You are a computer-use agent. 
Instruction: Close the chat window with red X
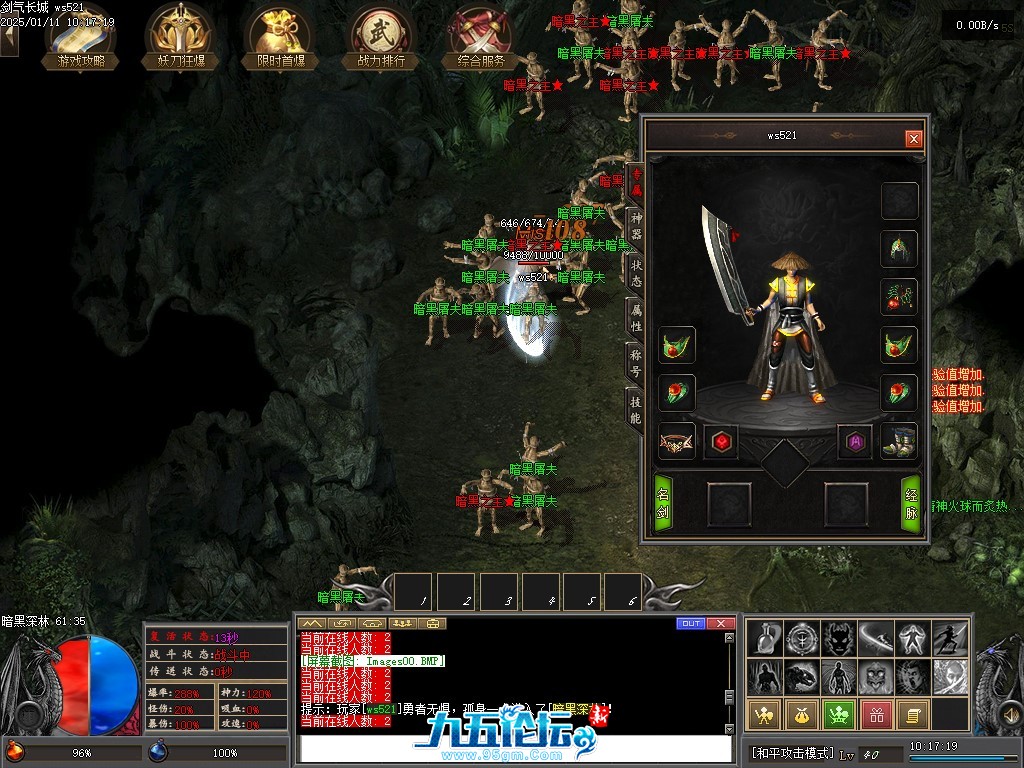tap(721, 624)
